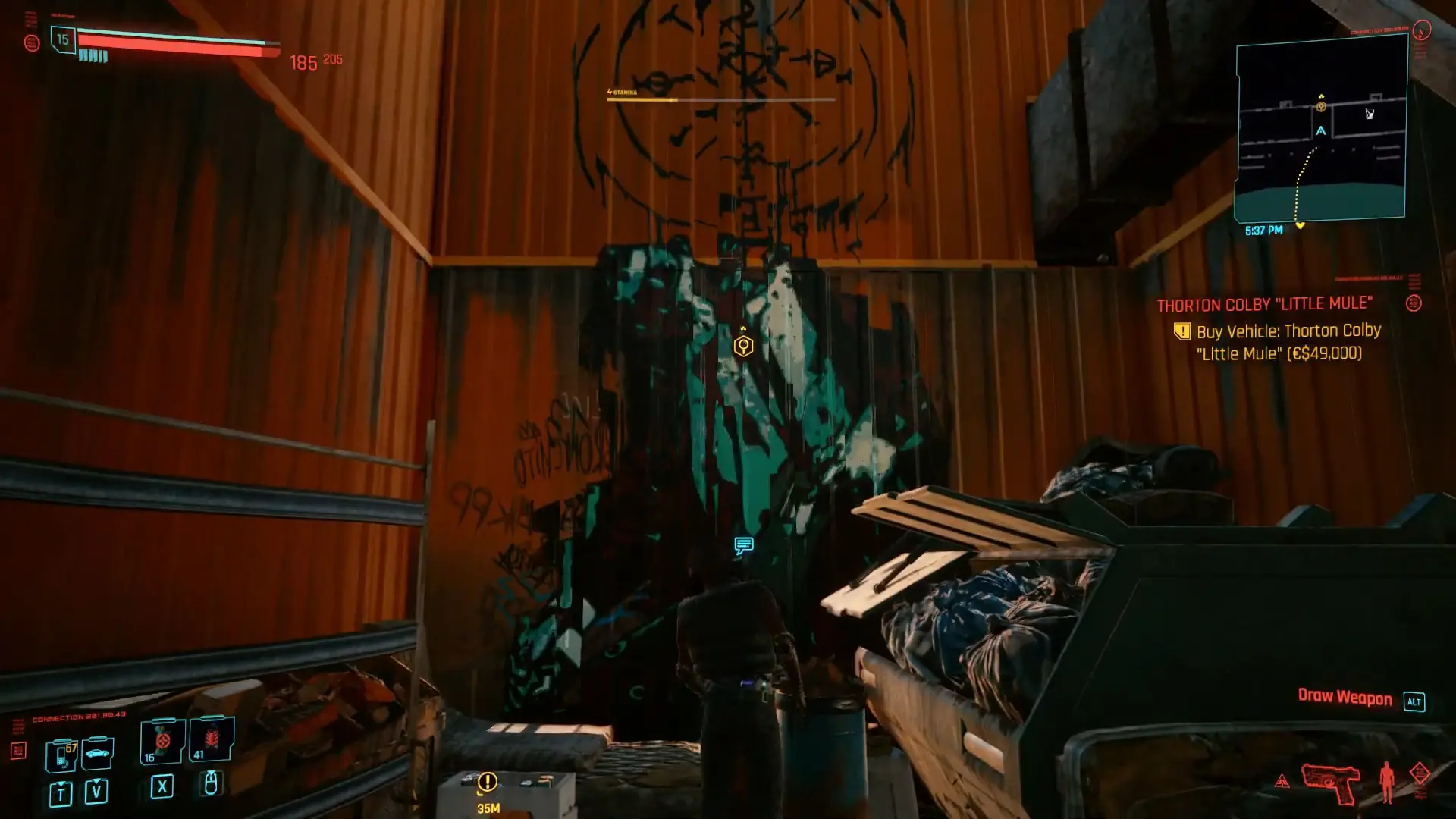Open the quest exclamation expander beside Buy Vehicle

click(x=1183, y=331)
